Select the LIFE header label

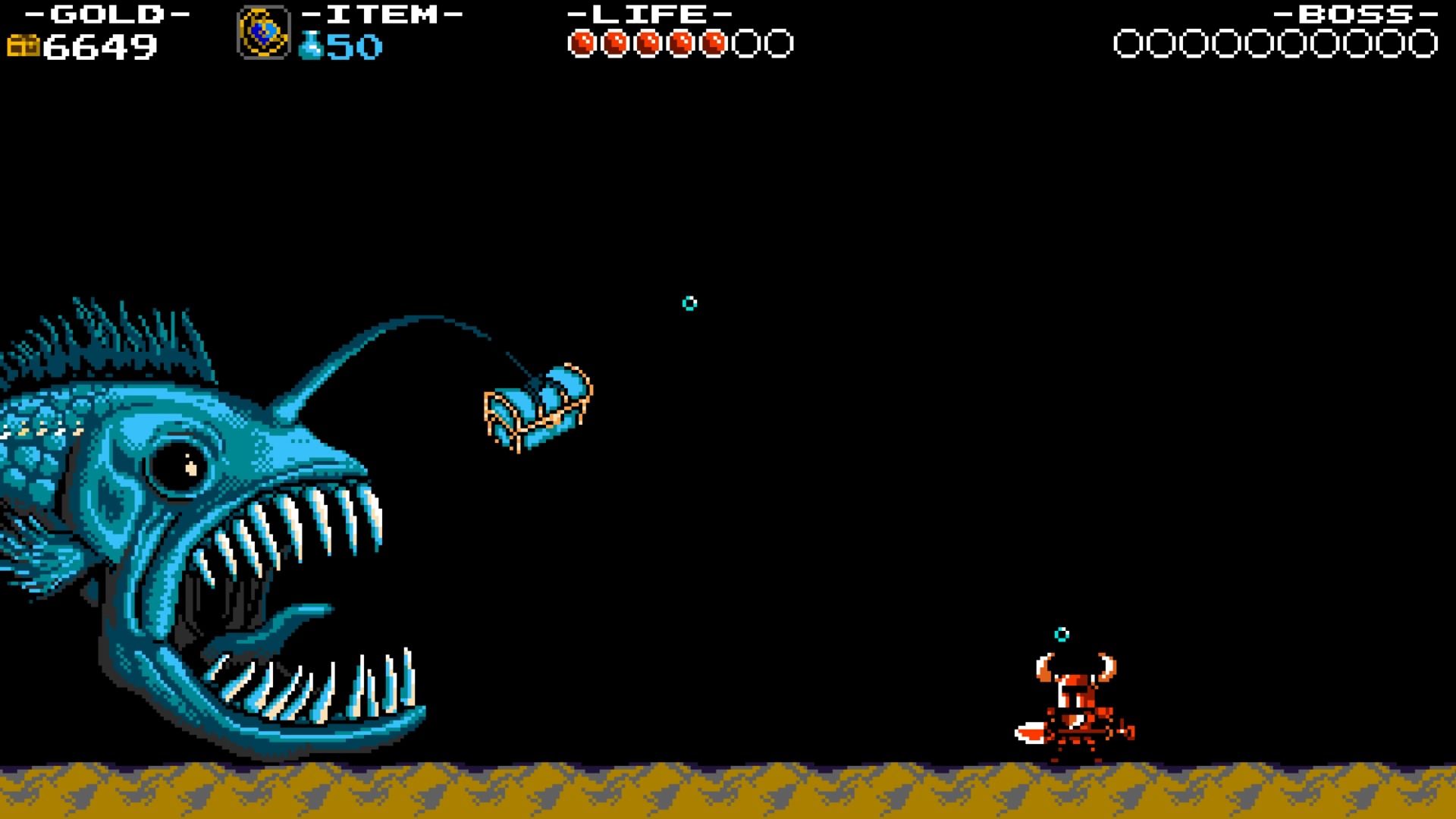pyautogui.click(x=648, y=13)
